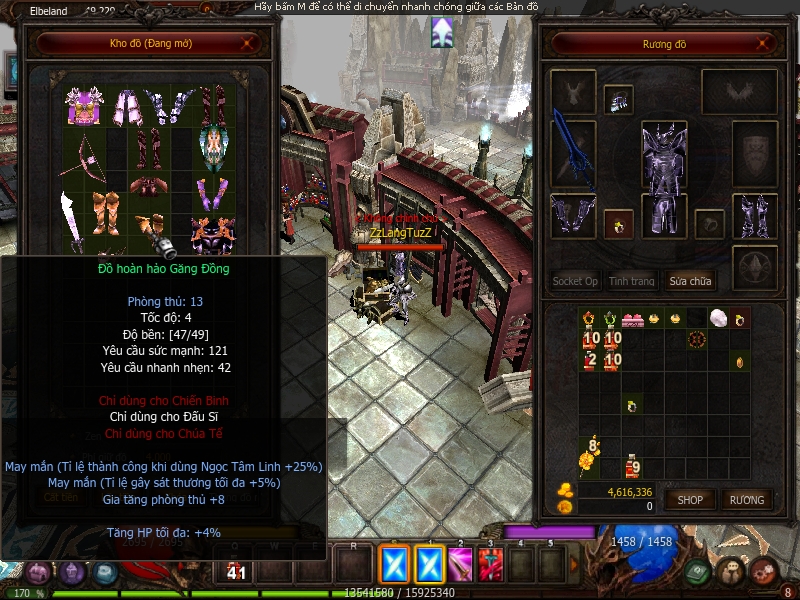The width and height of the screenshot is (800, 600).
Task: Pick the pink cake item in inventory
Action: [x=633, y=320]
